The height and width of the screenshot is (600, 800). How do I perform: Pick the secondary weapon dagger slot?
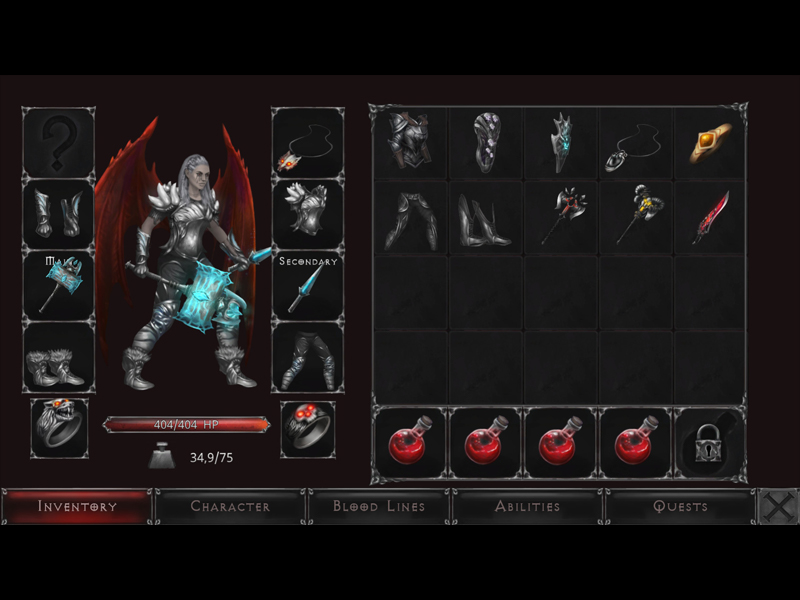coord(307,287)
